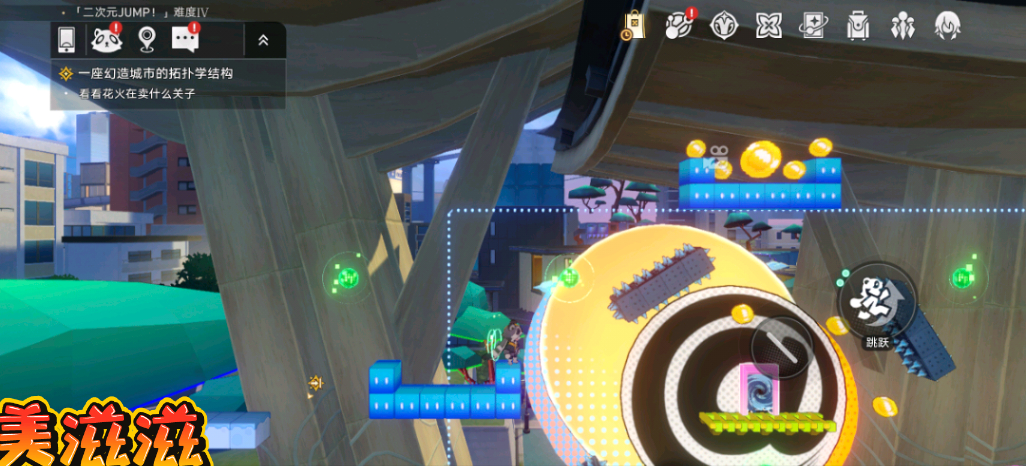The height and width of the screenshot is (466, 1026).
Task: Open the sparkle card with orbit icon
Action: coord(813,25)
